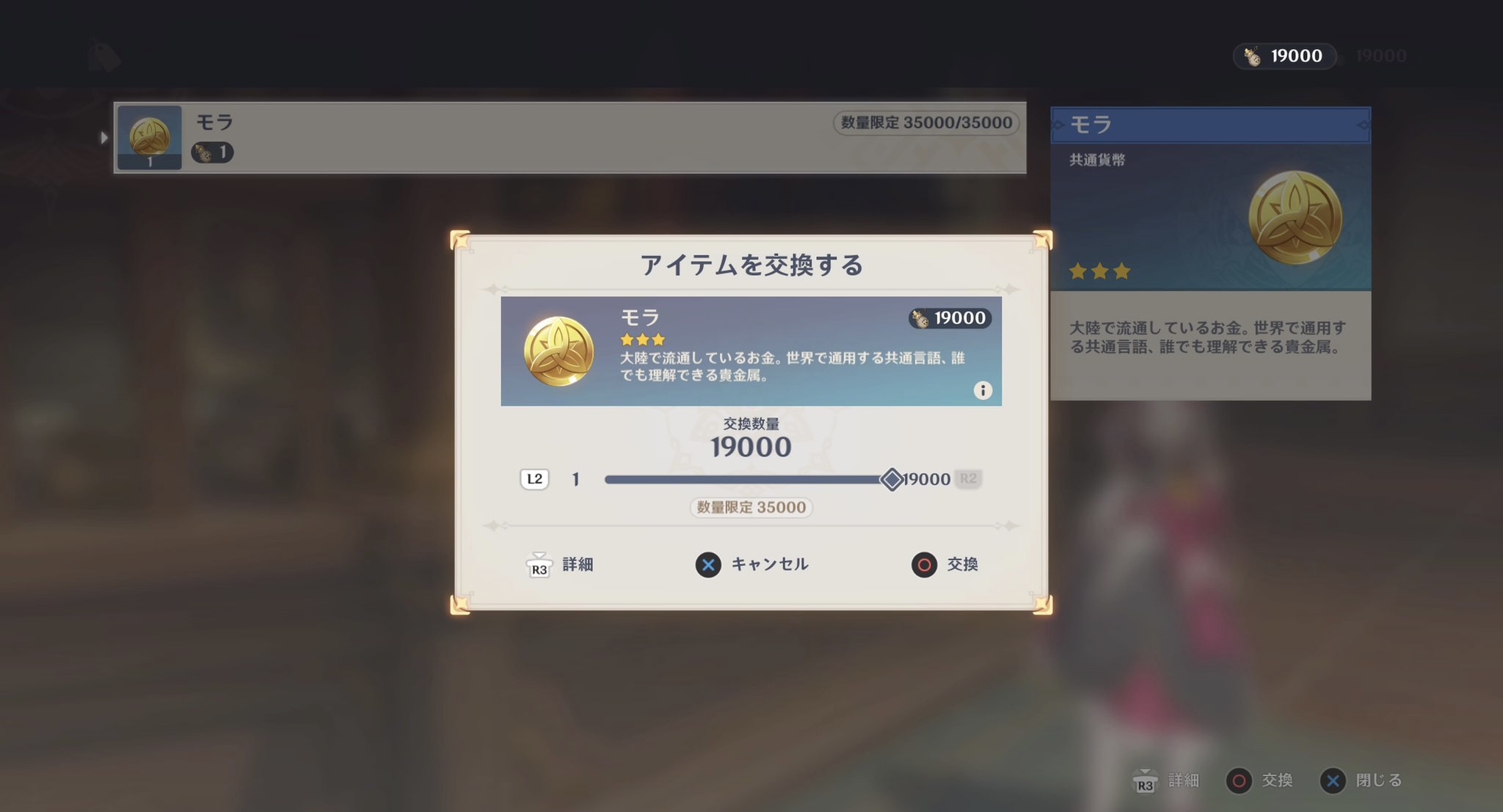
Task: Click the L2 decrease control on the slider
Action: (534, 478)
